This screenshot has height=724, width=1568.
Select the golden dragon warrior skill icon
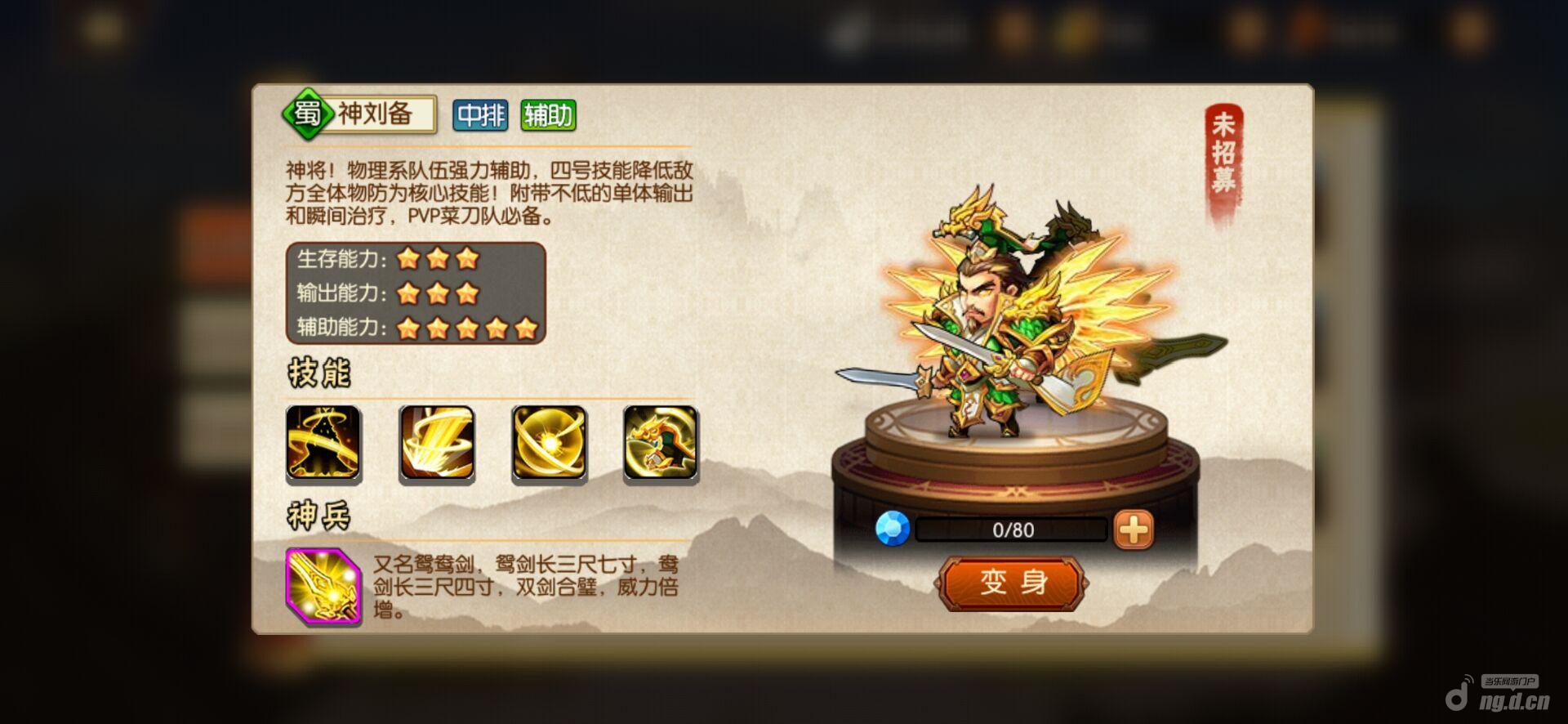click(661, 442)
